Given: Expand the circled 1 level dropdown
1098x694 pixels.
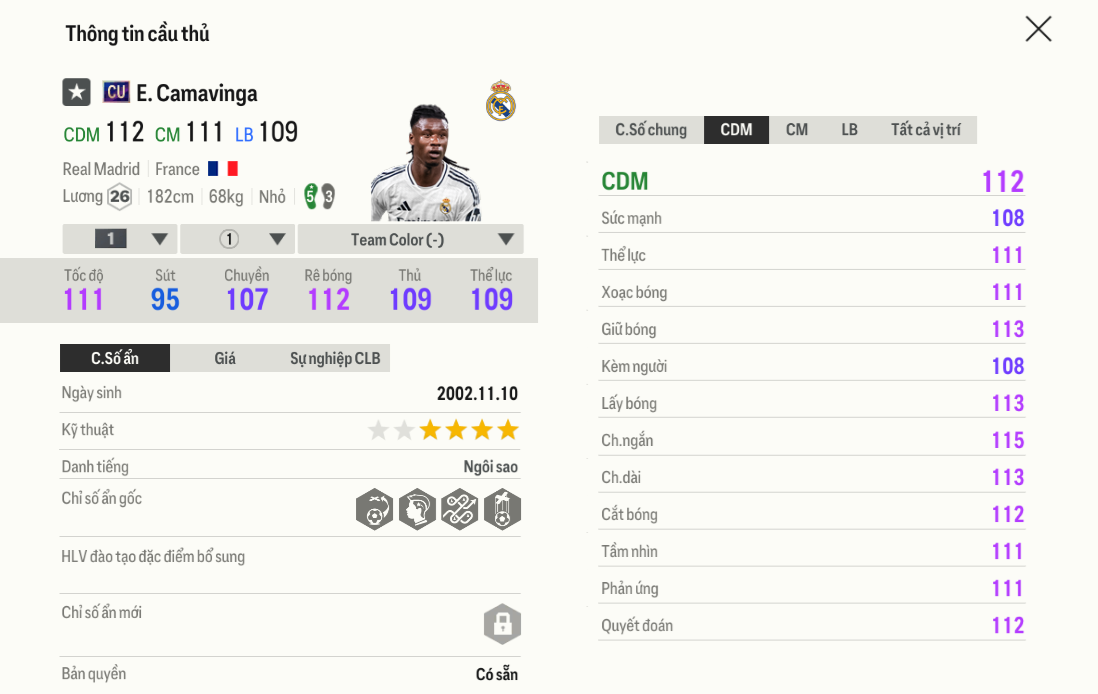Looking at the screenshot, I should (238, 239).
